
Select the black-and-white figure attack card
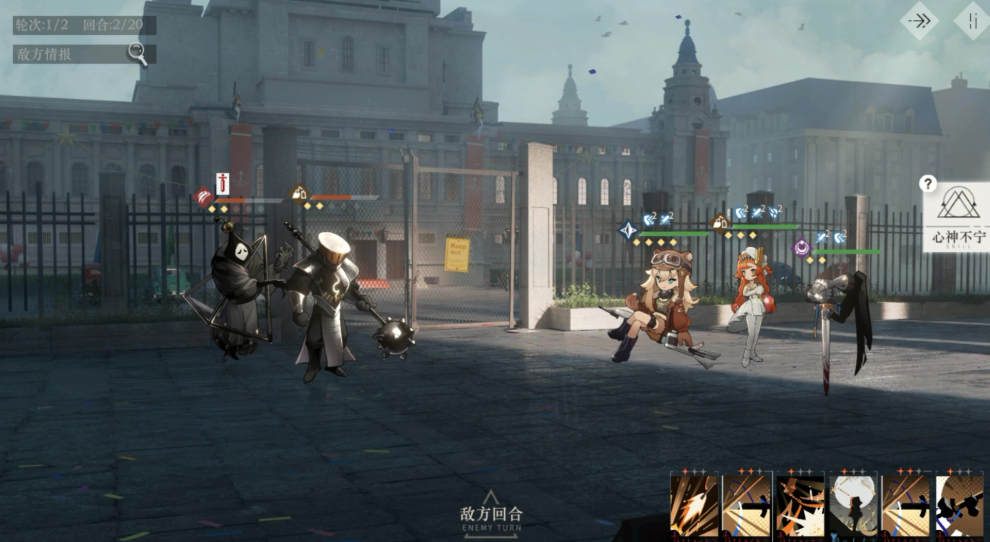959,504
